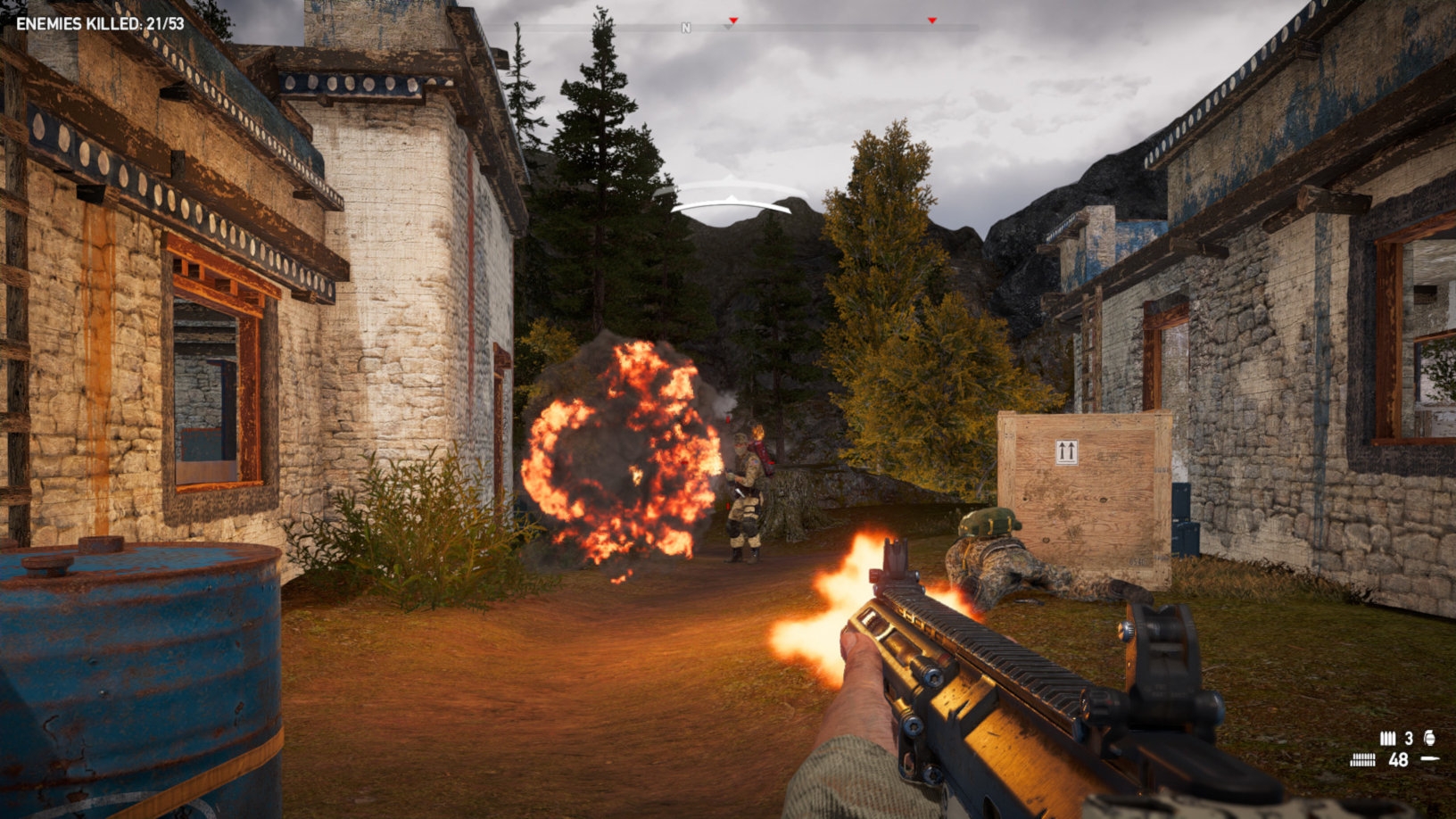Select the red enemy marker nearest the N

click(x=733, y=21)
